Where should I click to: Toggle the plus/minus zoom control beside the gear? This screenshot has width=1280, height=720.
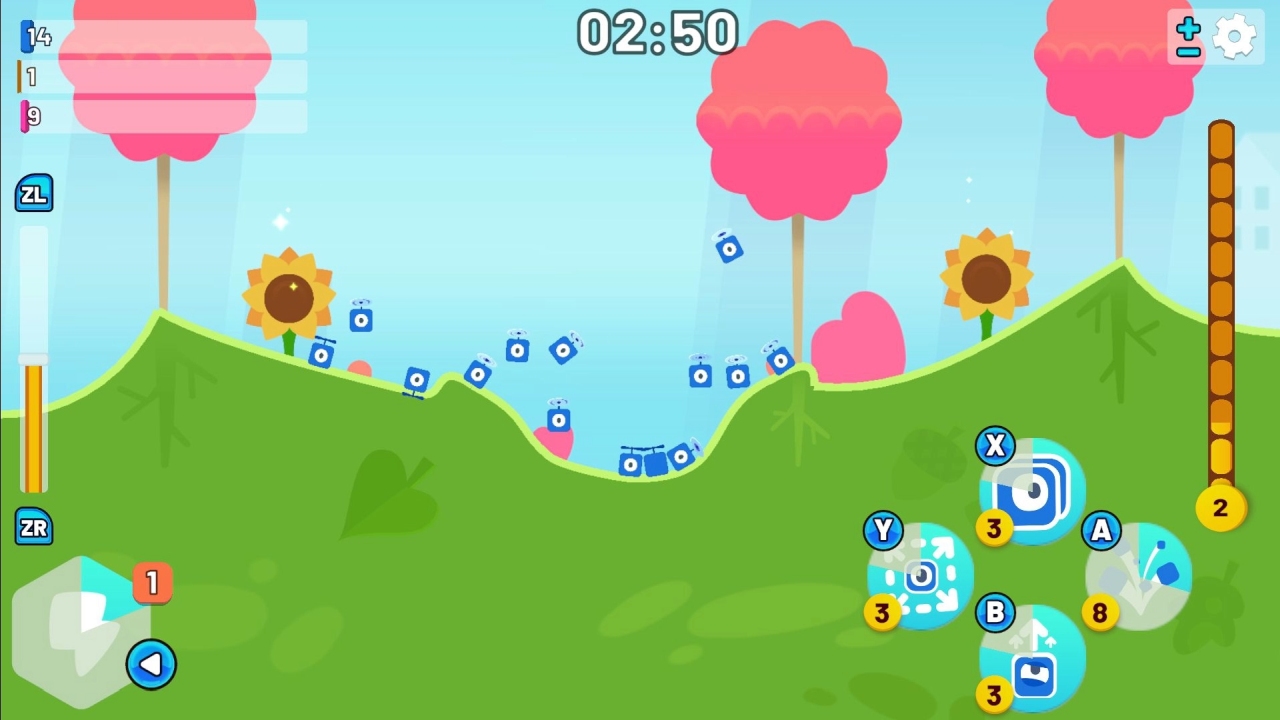pos(1186,36)
